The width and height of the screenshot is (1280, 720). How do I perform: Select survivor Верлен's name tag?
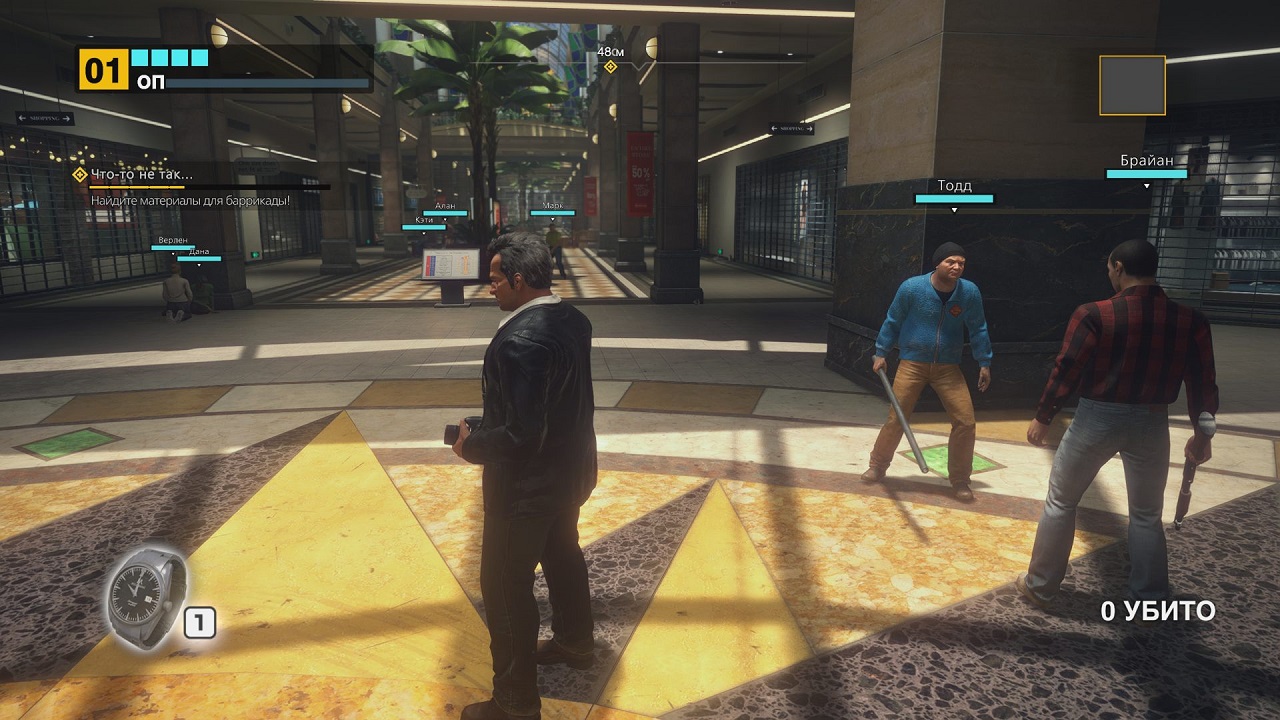(172, 241)
